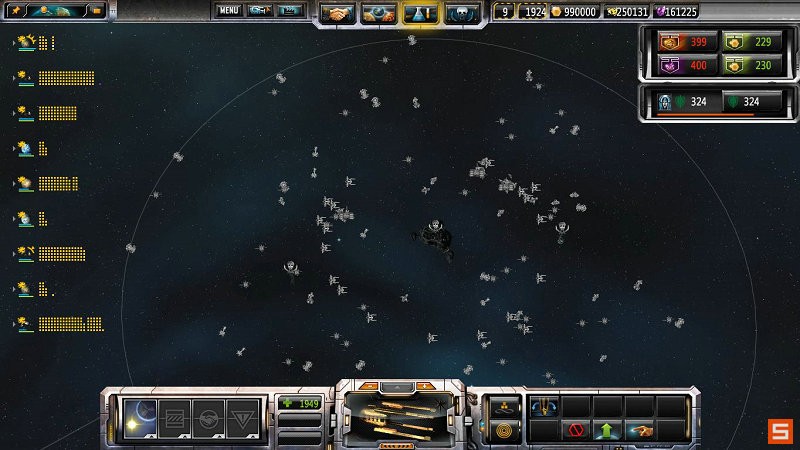Open the MENU button

point(229,11)
